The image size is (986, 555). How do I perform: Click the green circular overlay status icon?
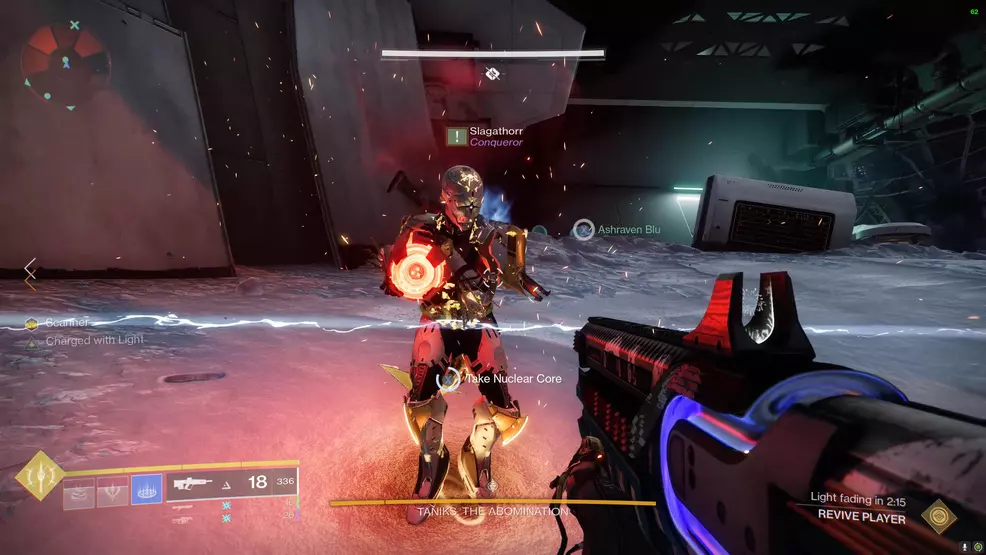tap(977, 547)
